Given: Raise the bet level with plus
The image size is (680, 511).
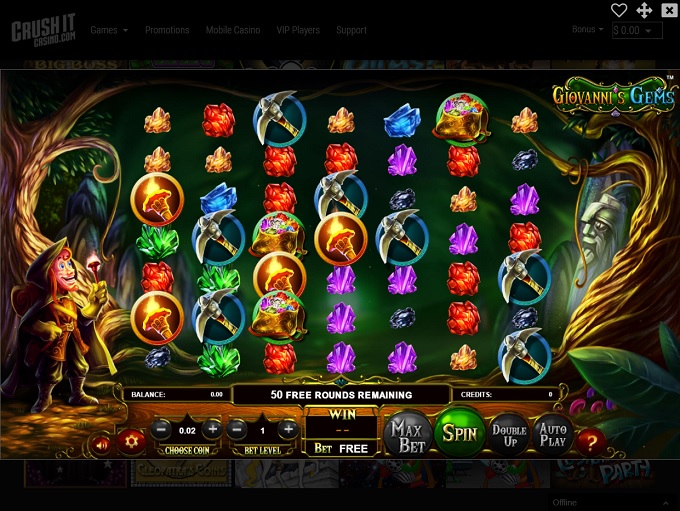Looking at the screenshot, I should coord(287,429).
